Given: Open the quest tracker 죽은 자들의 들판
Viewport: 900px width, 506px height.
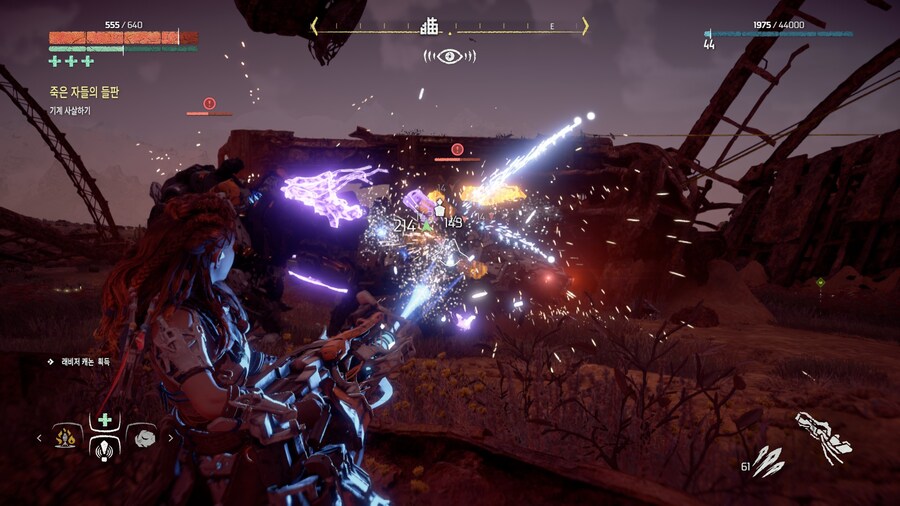Looking at the screenshot, I should [x=85, y=92].
